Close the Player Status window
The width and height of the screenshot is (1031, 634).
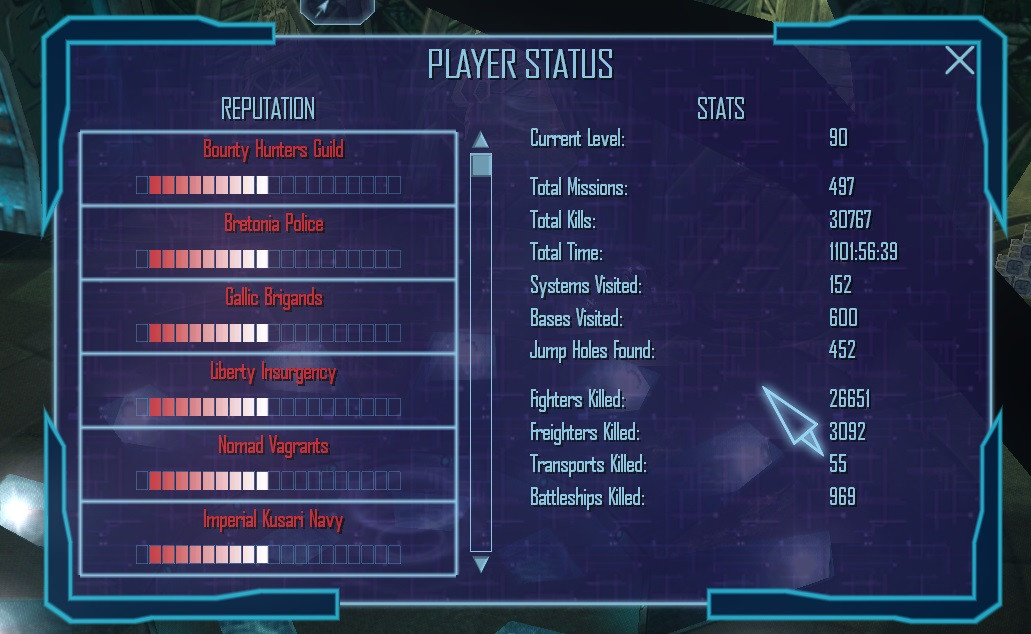coord(959,61)
